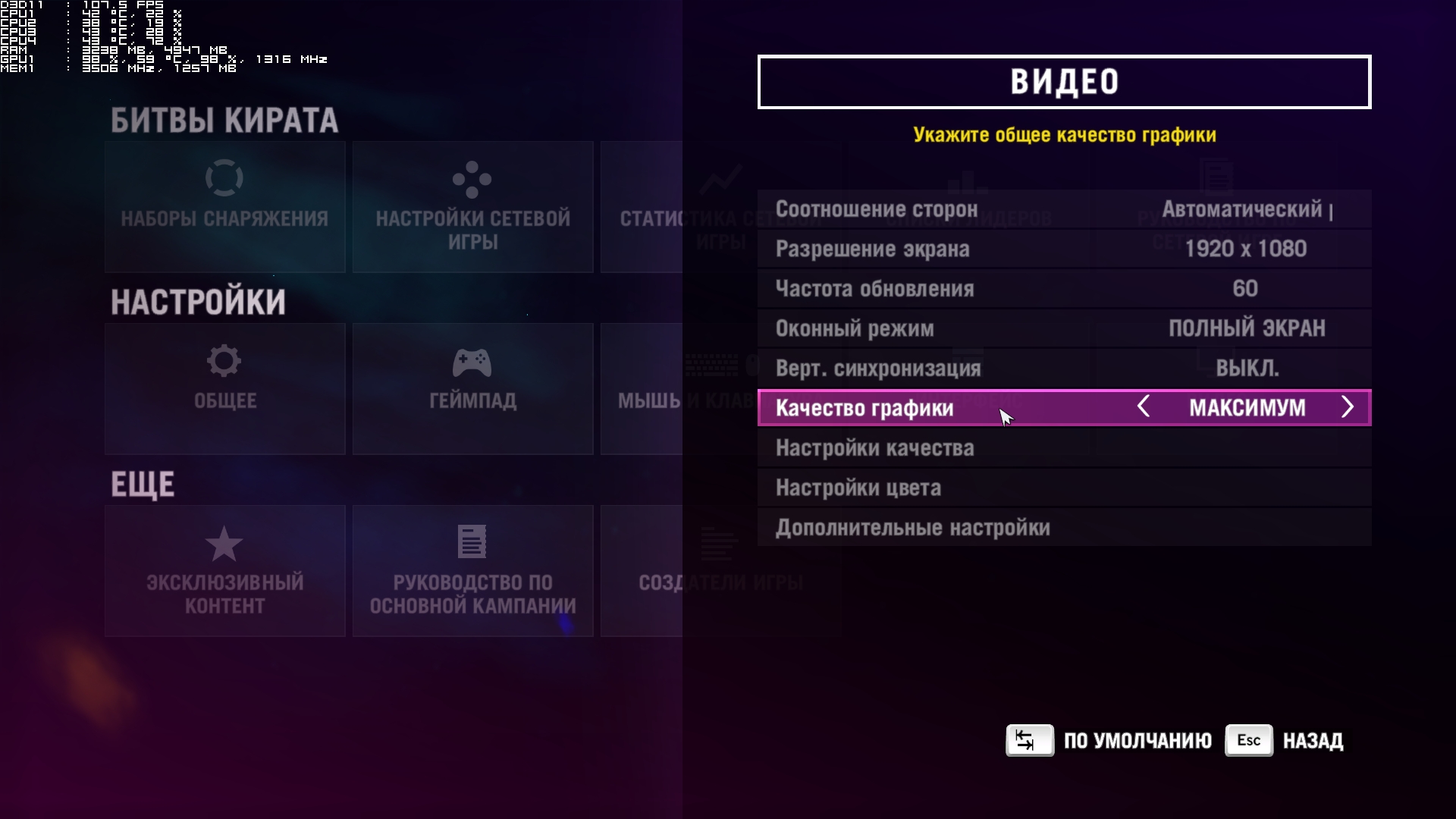Choose the Частота обновления row

click(x=1063, y=289)
